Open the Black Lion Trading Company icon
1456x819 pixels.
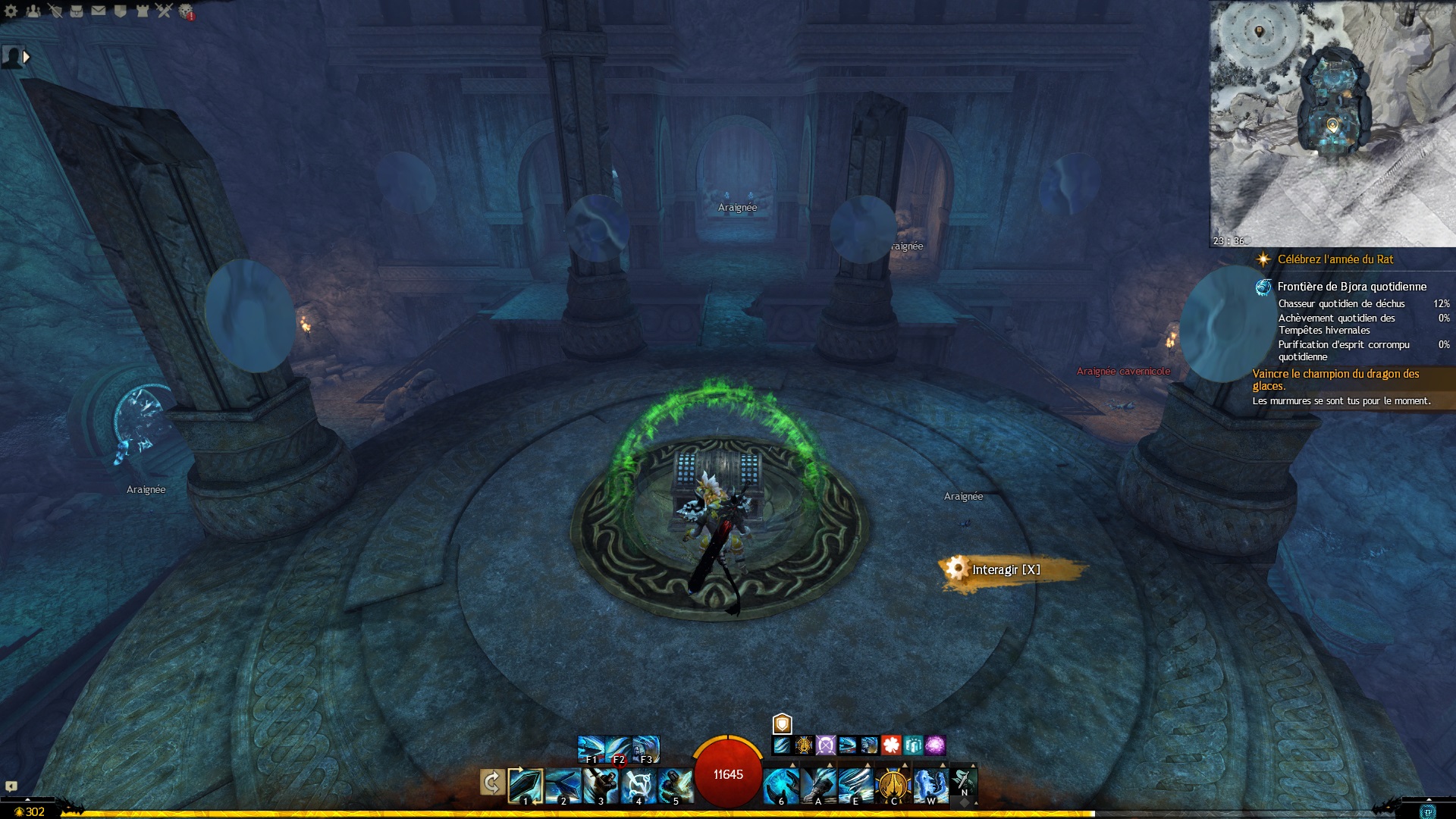[121, 11]
